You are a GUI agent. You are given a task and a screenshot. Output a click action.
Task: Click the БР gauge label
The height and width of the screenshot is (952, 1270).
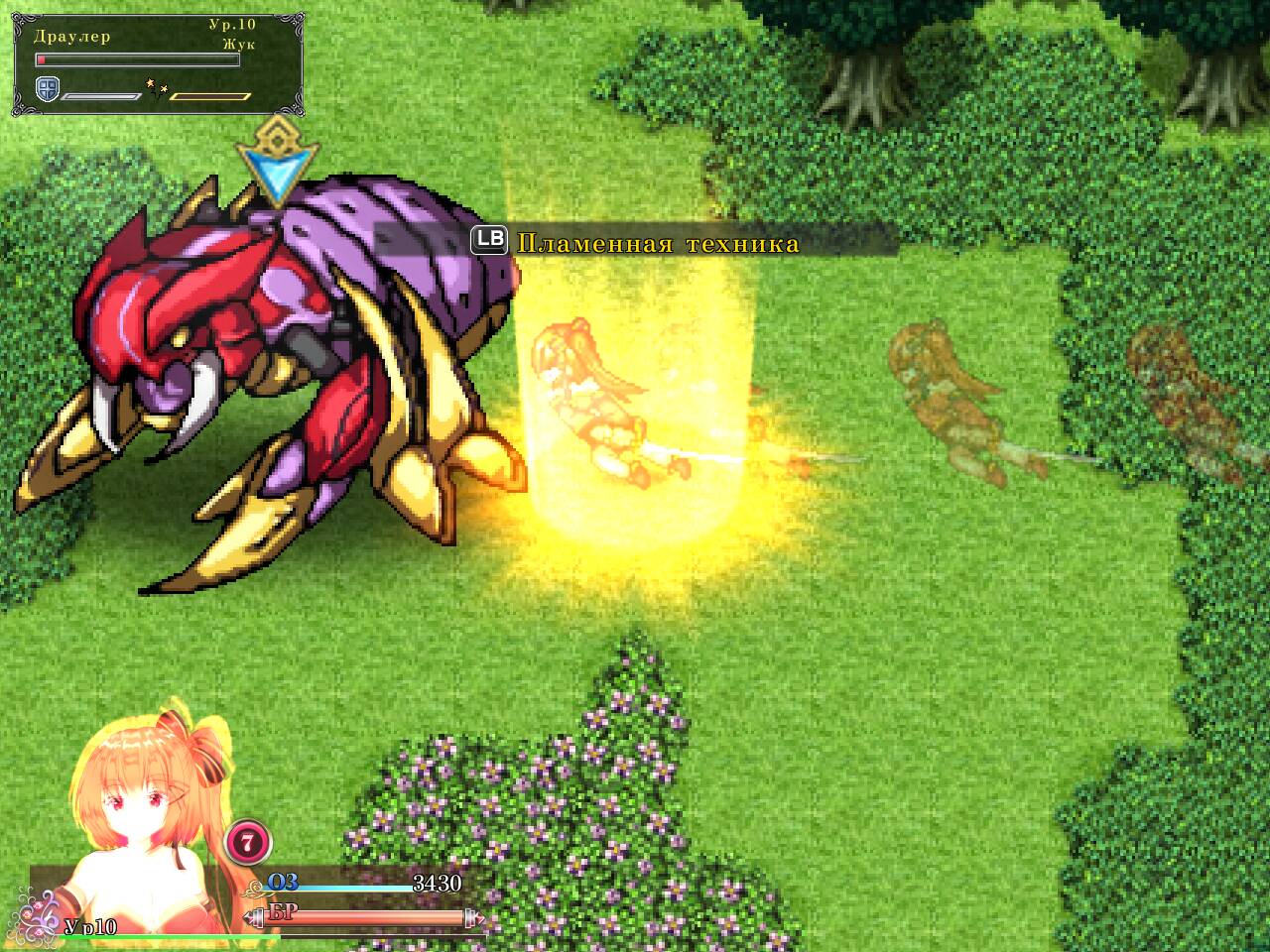pos(283,912)
